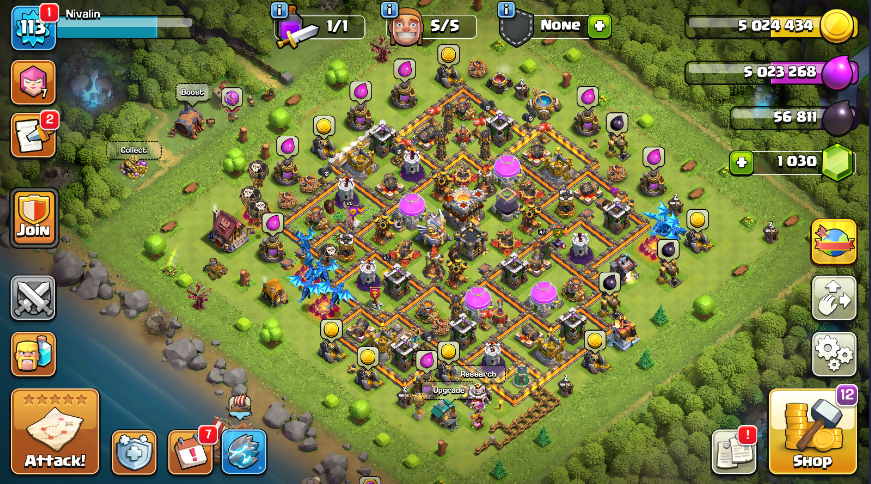Screen dimensions: 871x484
Task: Open the pink-haired hero icon
Action: click(33, 82)
